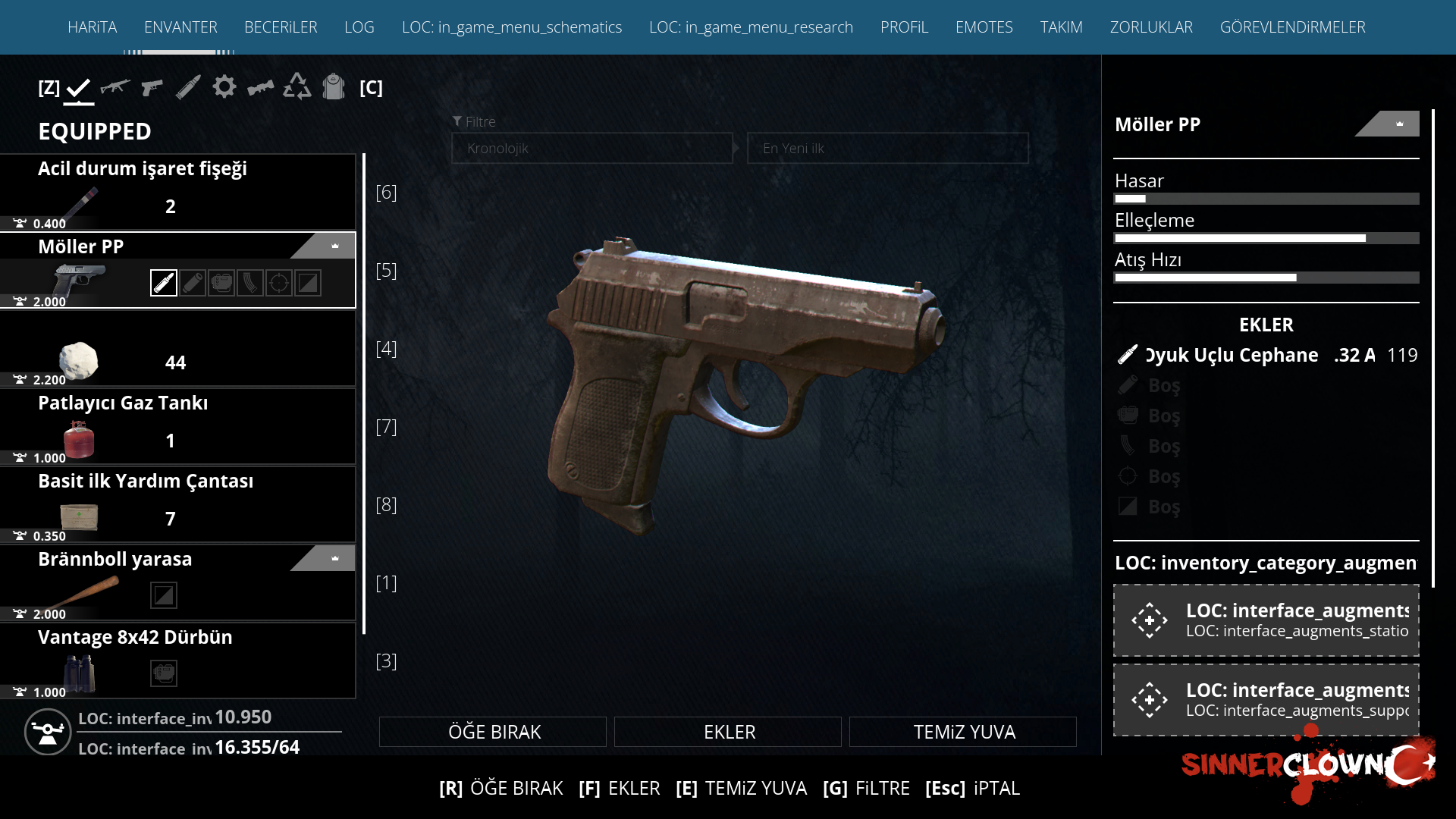Image resolution: width=1456 pixels, height=819 pixels.
Task: Select the Vantage 8x42 Dürbün binoculars
Action: (x=178, y=661)
